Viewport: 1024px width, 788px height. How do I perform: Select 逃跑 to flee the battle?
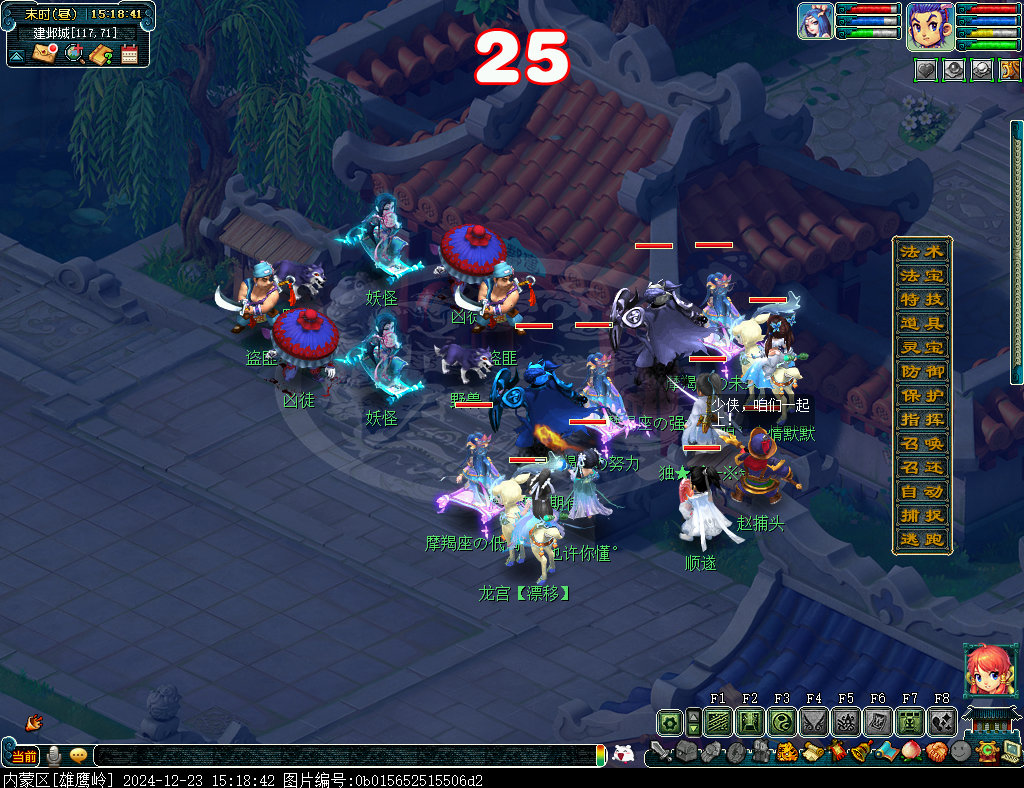[921, 540]
